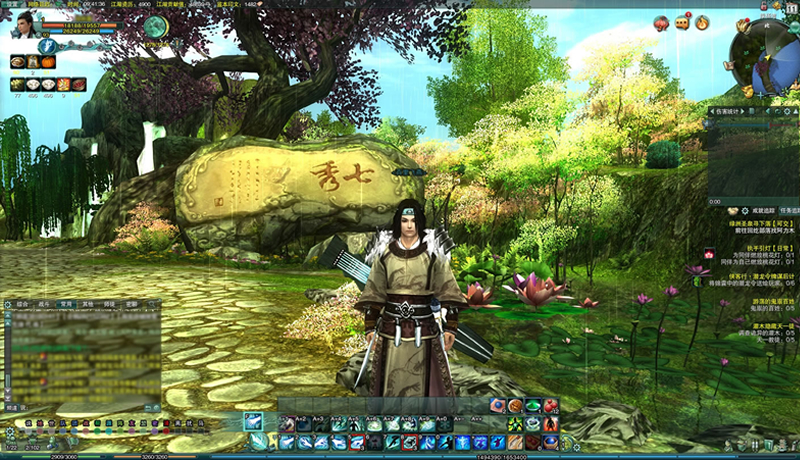Viewport: 800px width, 460px height.
Task: Open the gear menu at bottom-left corner
Action: [x=9, y=432]
